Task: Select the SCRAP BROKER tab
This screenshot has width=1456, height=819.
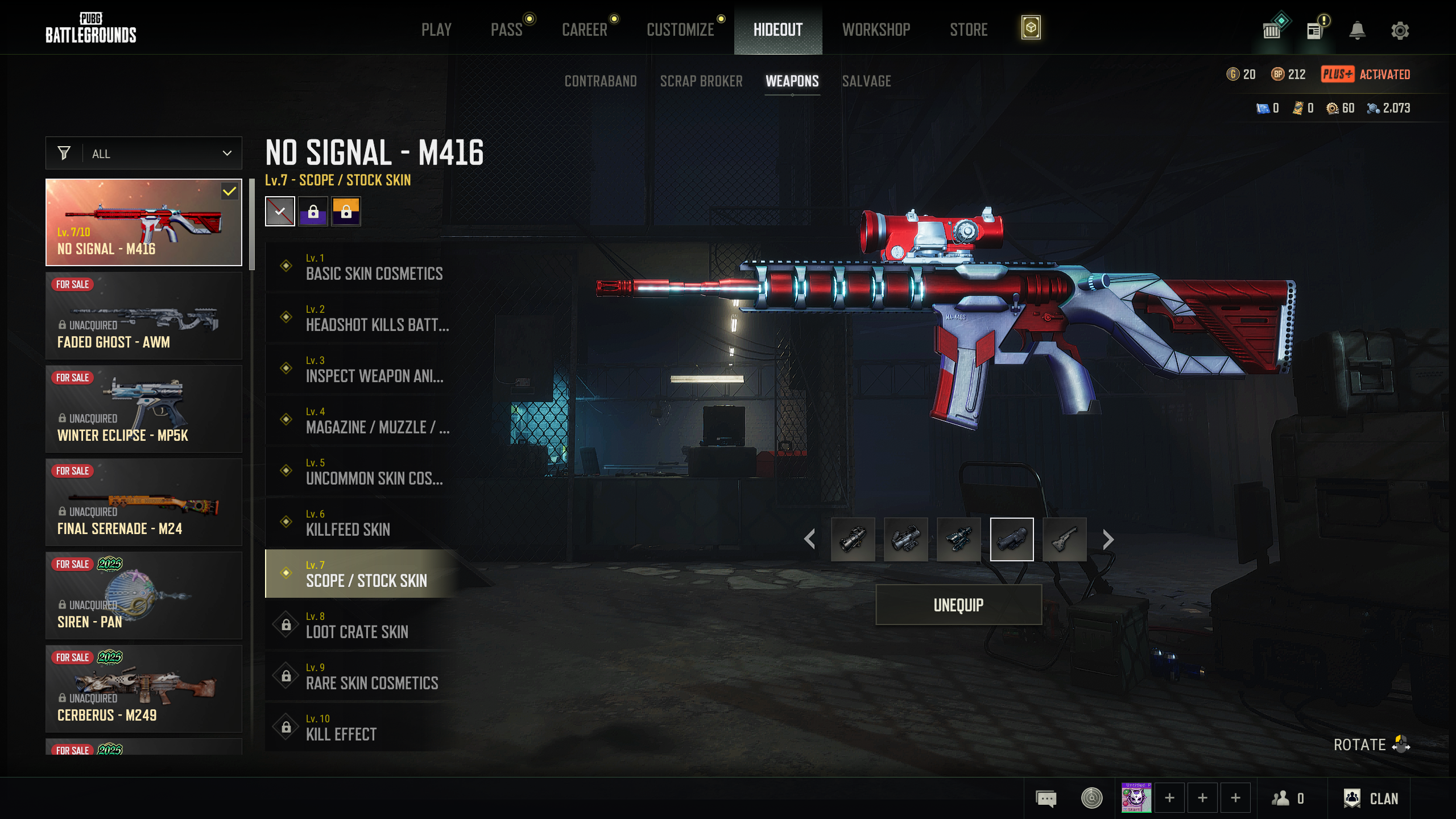Action: 701,81
